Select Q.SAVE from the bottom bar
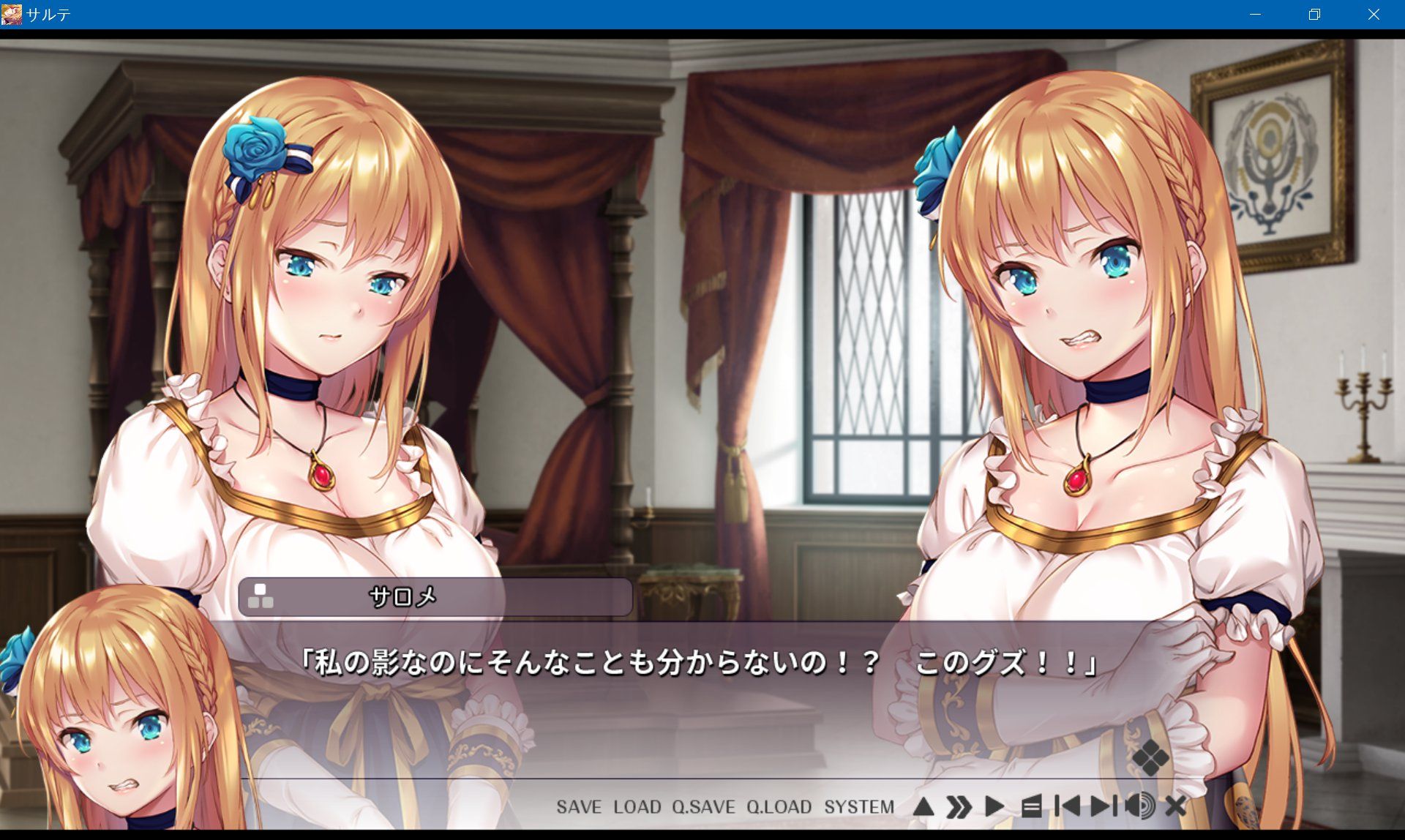Image resolution: width=1405 pixels, height=840 pixels. (x=705, y=807)
